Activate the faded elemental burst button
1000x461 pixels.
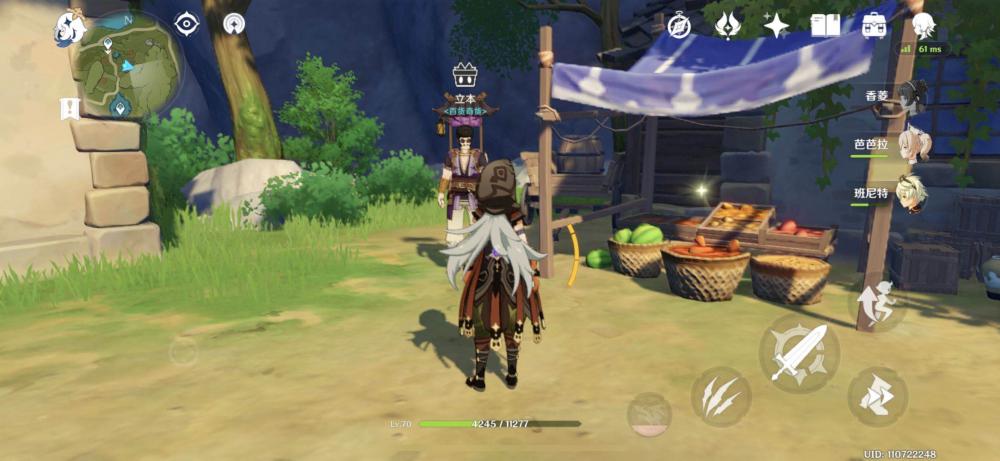pyautogui.click(x=649, y=413)
